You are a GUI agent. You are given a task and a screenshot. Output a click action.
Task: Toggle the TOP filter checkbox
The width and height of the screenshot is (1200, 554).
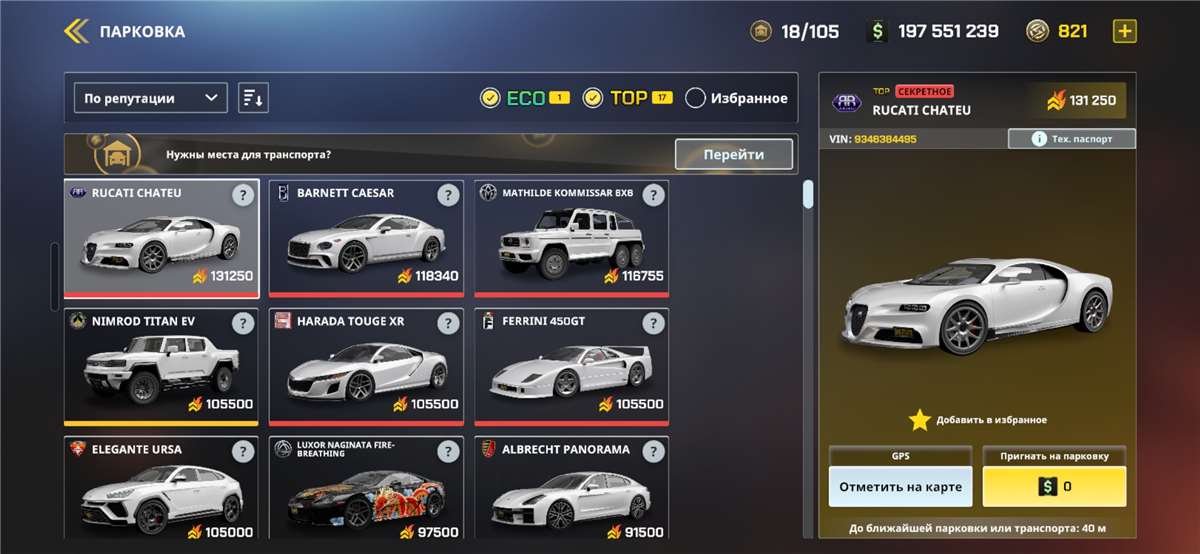[593, 98]
